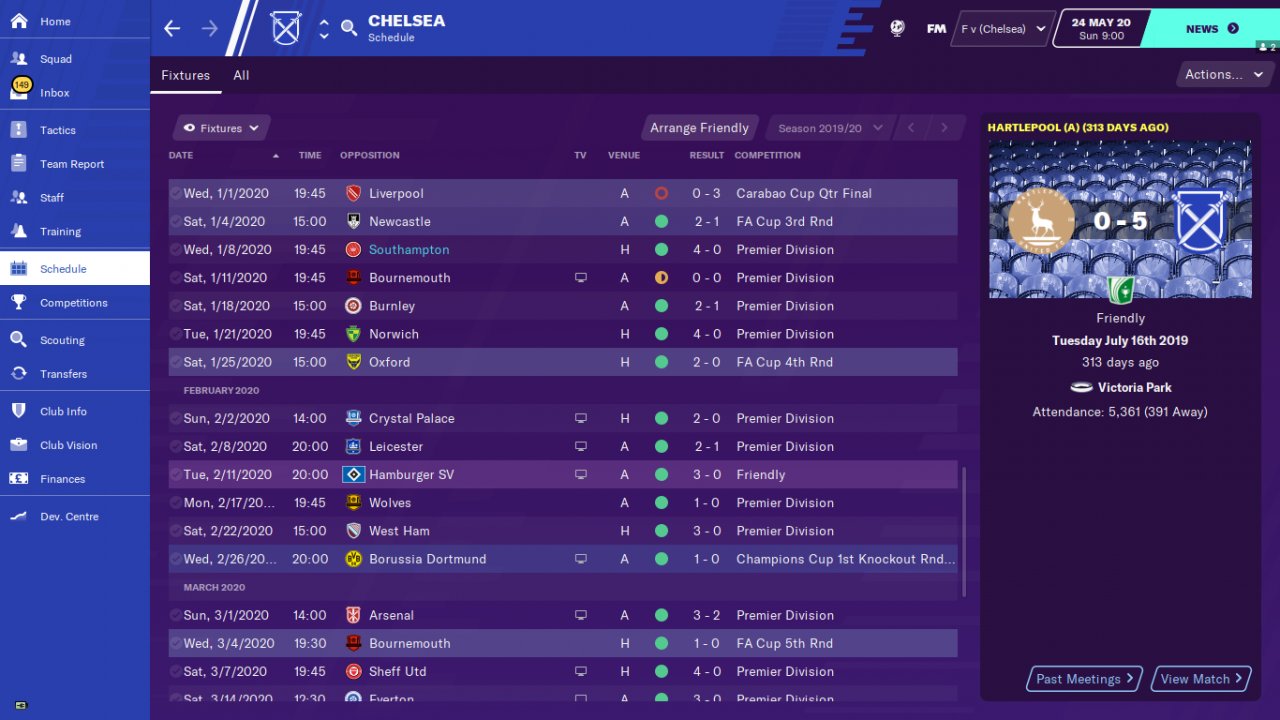Click the View Match button
The width and height of the screenshot is (1280, 720).
[x=1201, y=679]
